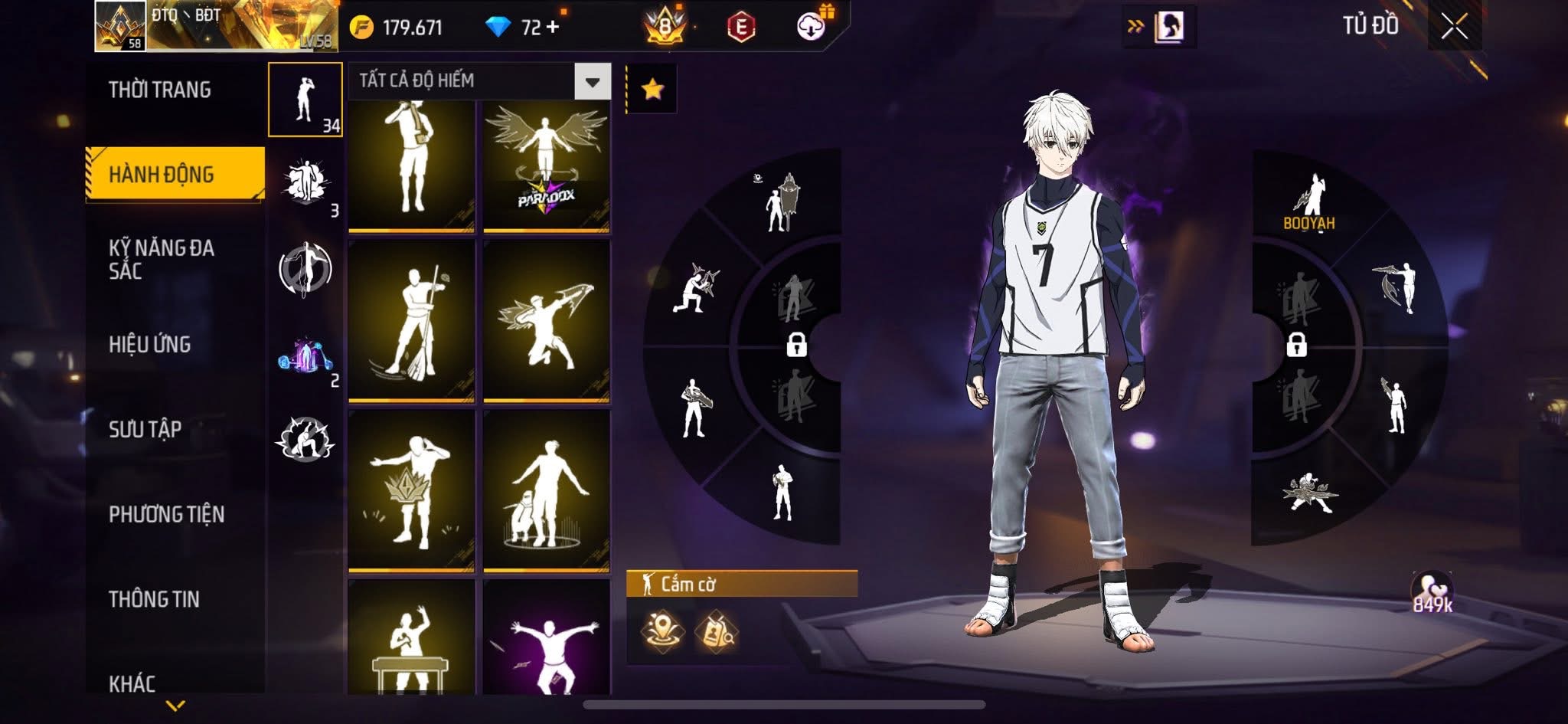The image size is (1568, 724).
Task: Open the red E badge icon
Action: (740, 28)
